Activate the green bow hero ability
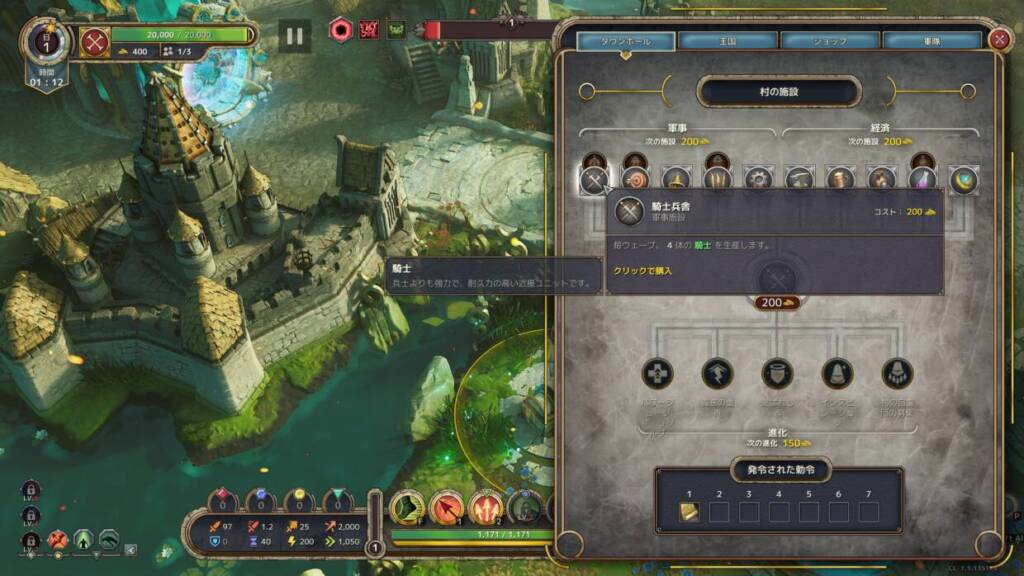The width and height of the screenshot is (1024, 576). 406,508
